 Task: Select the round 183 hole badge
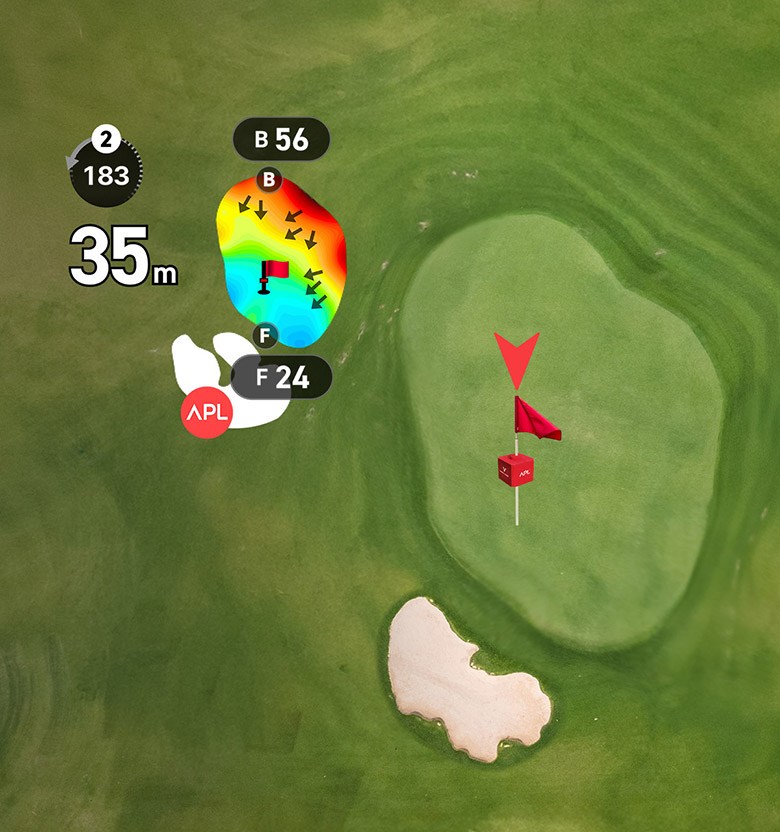pos(106,175)
